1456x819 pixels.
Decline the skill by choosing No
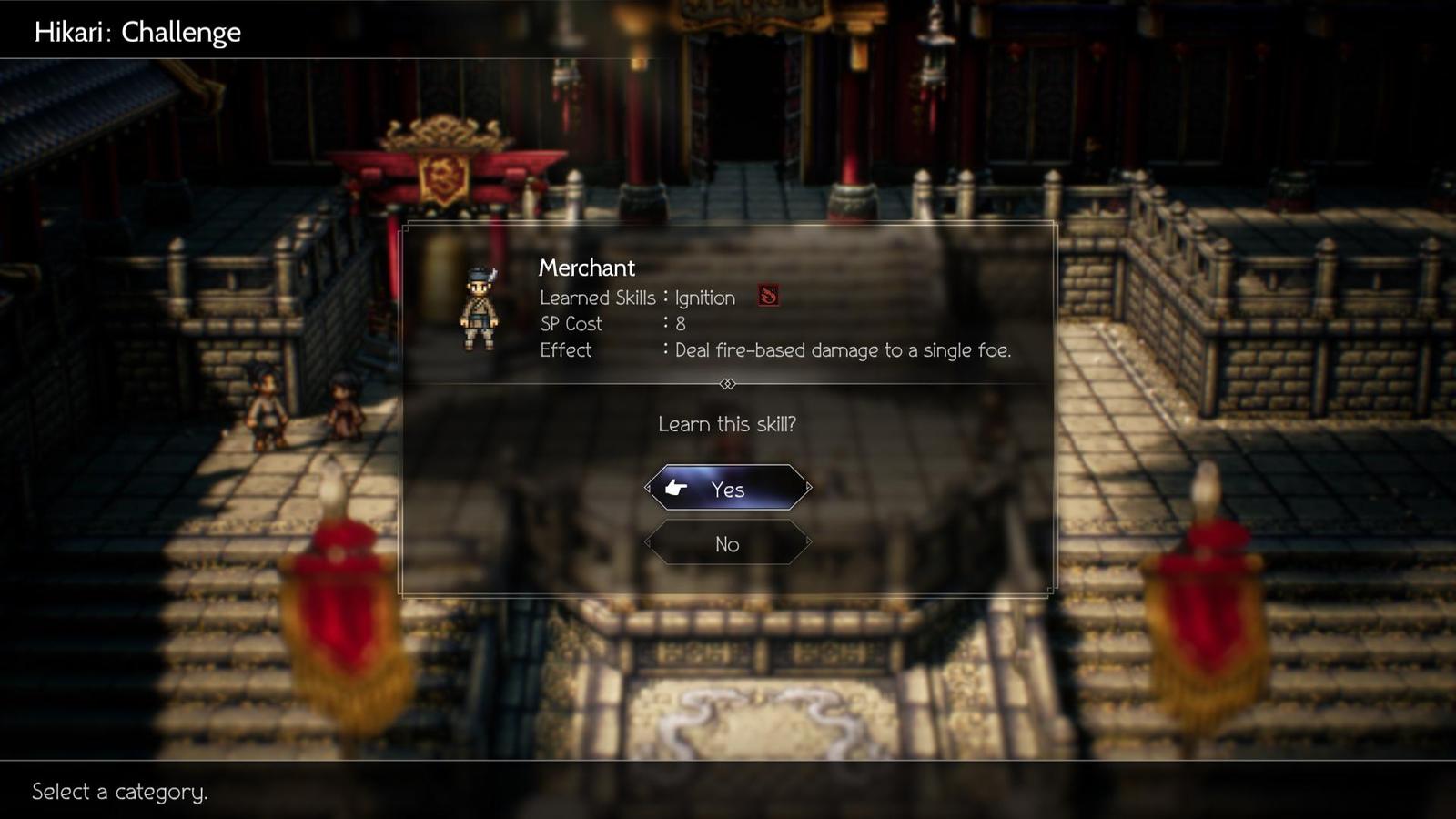coord(727,544)
